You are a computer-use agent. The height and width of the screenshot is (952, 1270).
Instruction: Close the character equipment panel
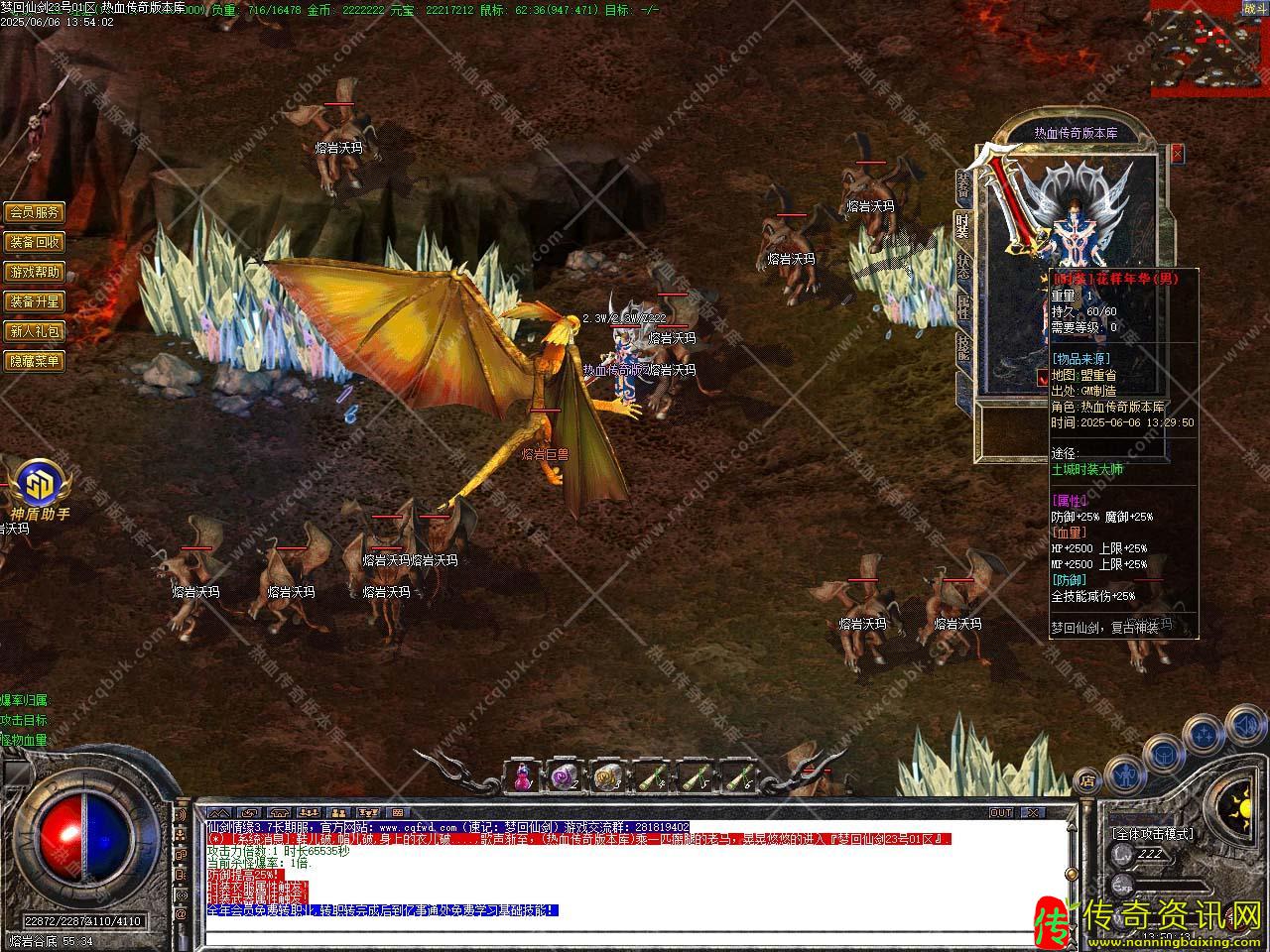pos(1177,154)
